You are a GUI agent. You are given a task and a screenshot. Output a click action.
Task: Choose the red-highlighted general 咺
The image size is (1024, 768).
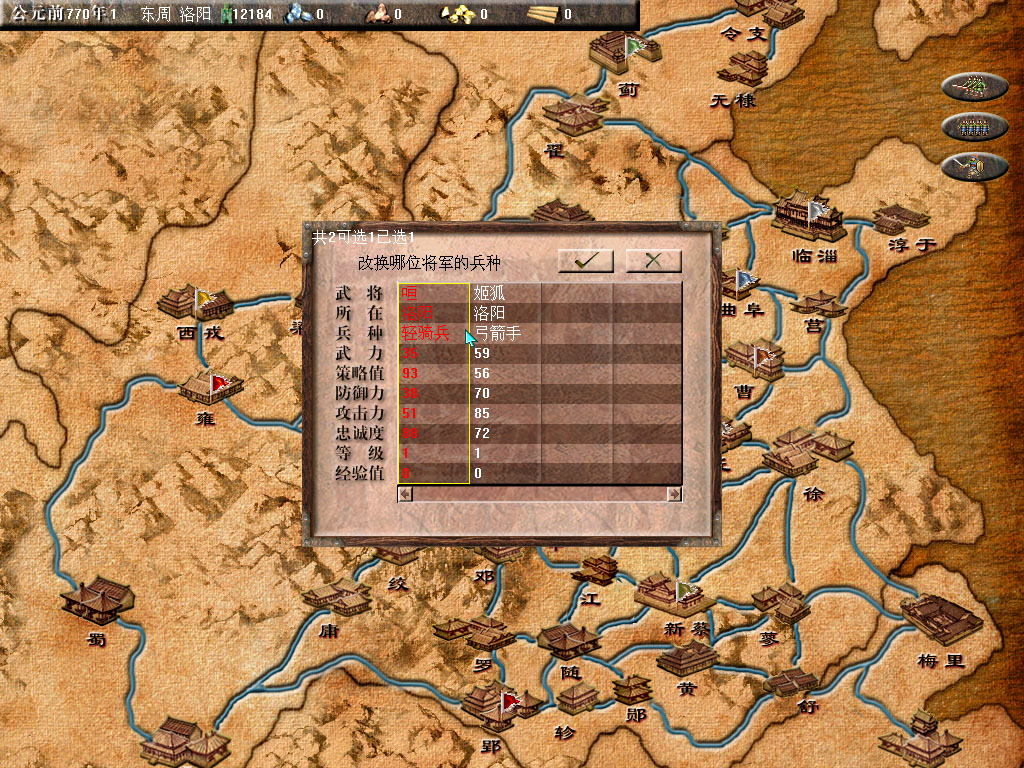click(x=433, y=292)
